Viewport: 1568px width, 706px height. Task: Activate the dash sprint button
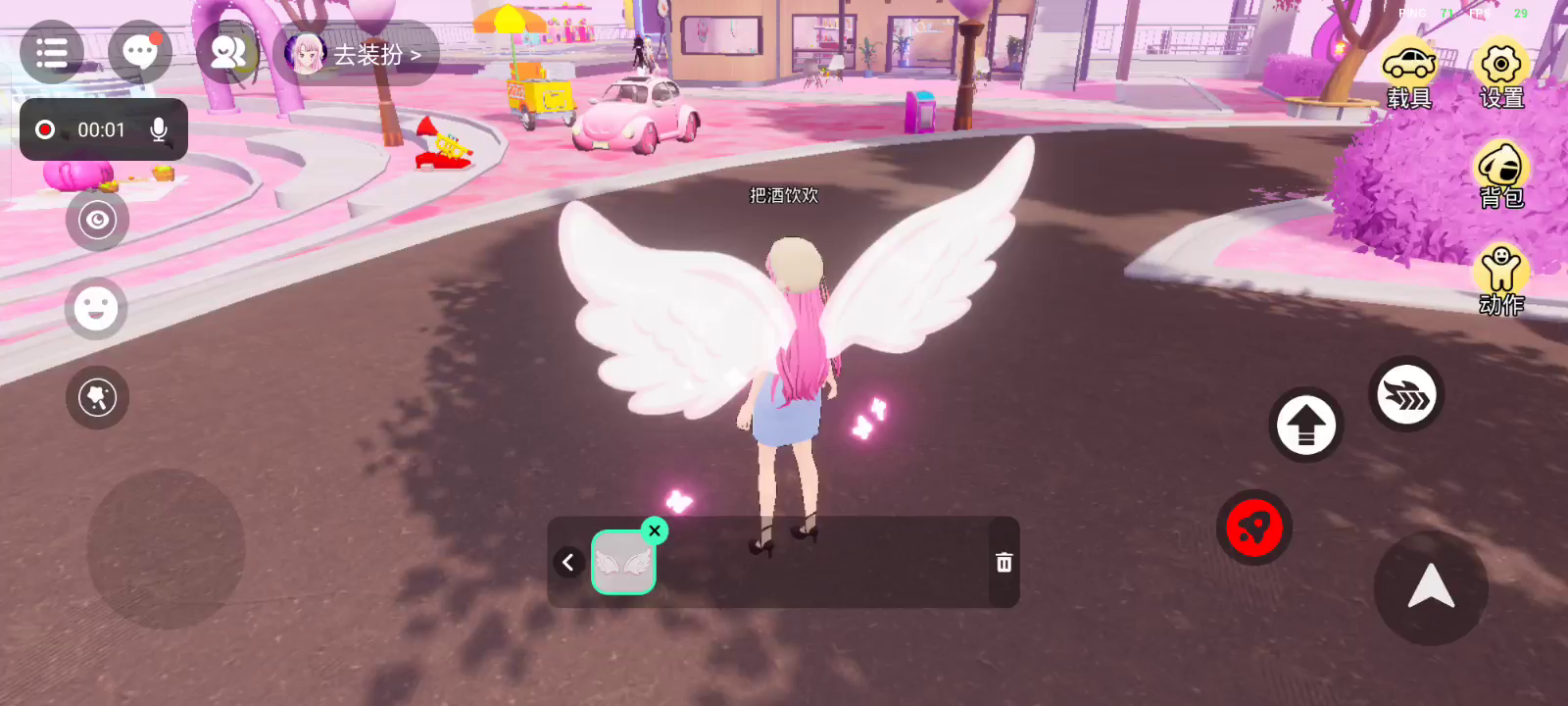[x=1406, y=395]
